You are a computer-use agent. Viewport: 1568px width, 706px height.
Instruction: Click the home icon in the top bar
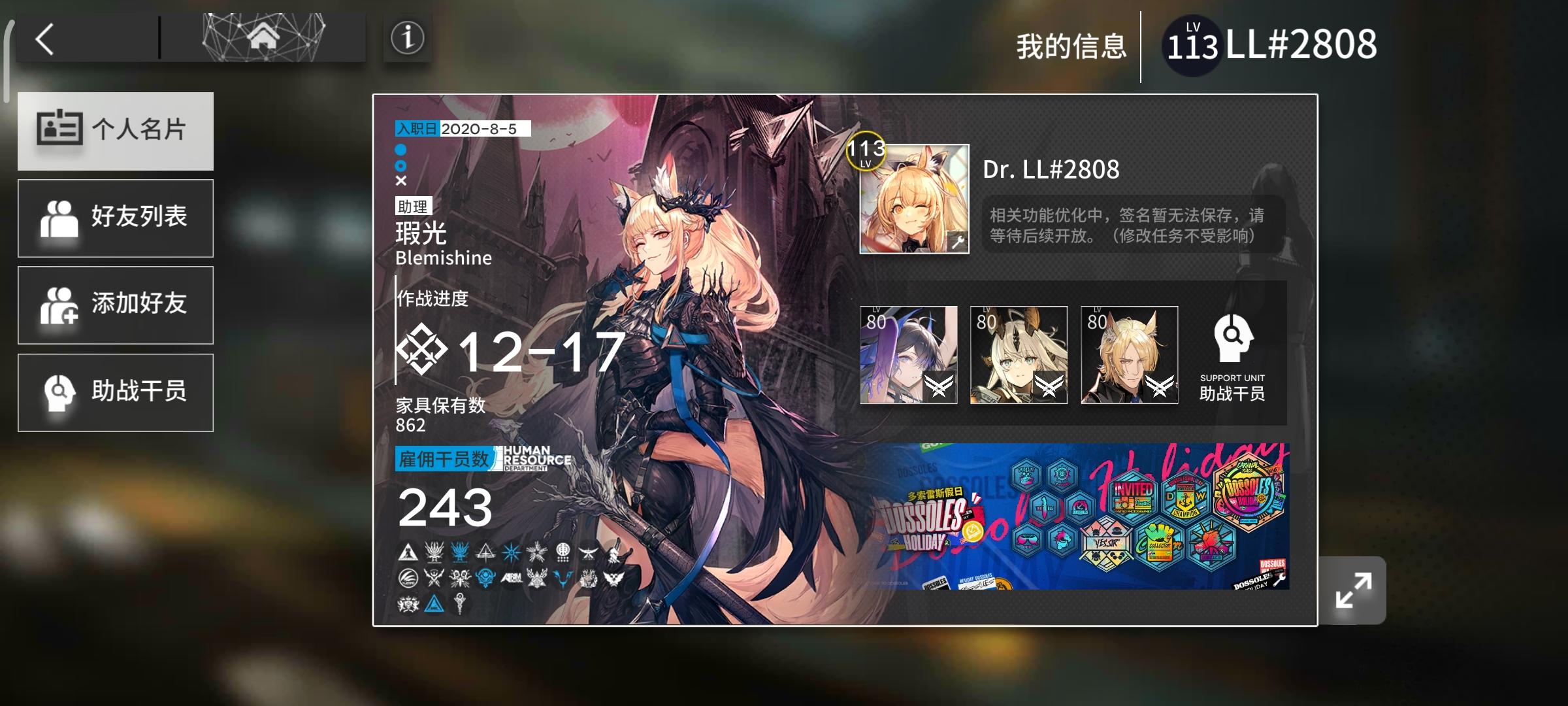[x=263, y=36]
